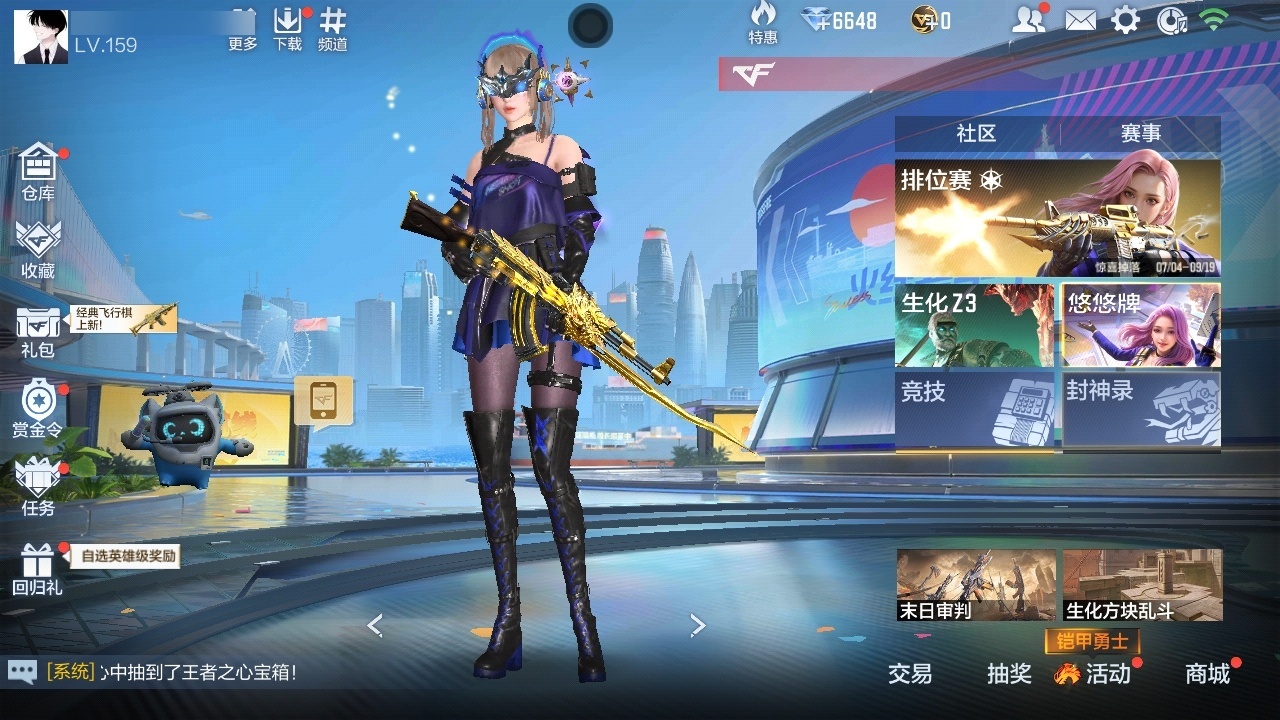Choose the 生化 Z3 mode tile

pyautogui.click(x=974, y=326)
